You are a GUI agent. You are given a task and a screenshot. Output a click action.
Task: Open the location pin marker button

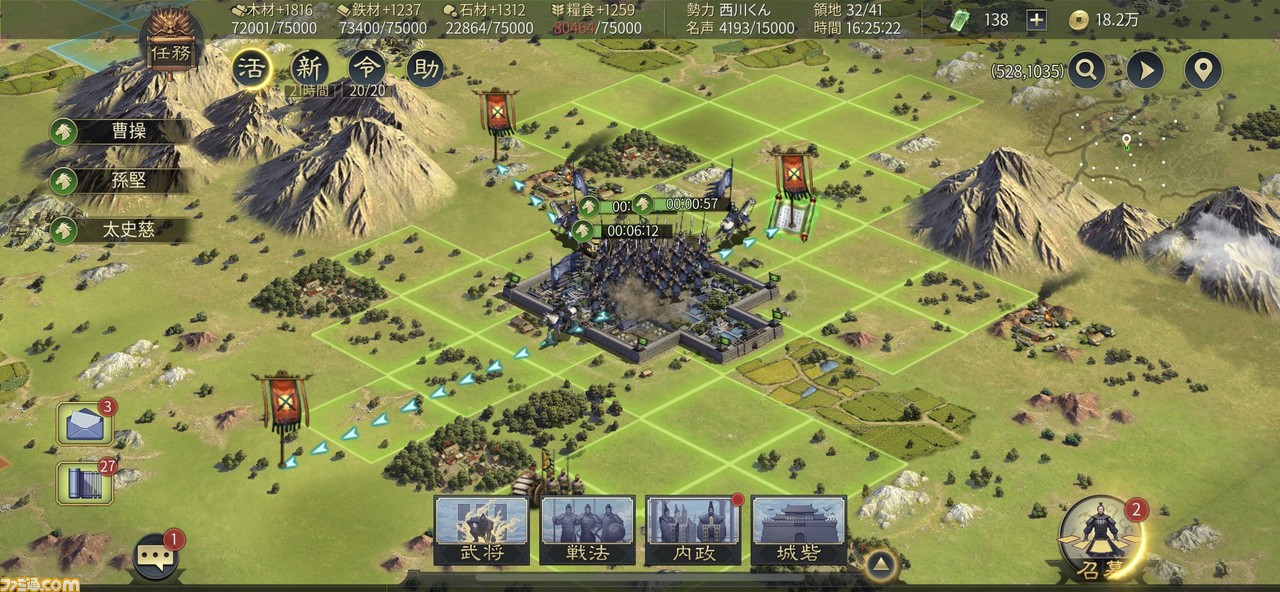coord(1203,70)
